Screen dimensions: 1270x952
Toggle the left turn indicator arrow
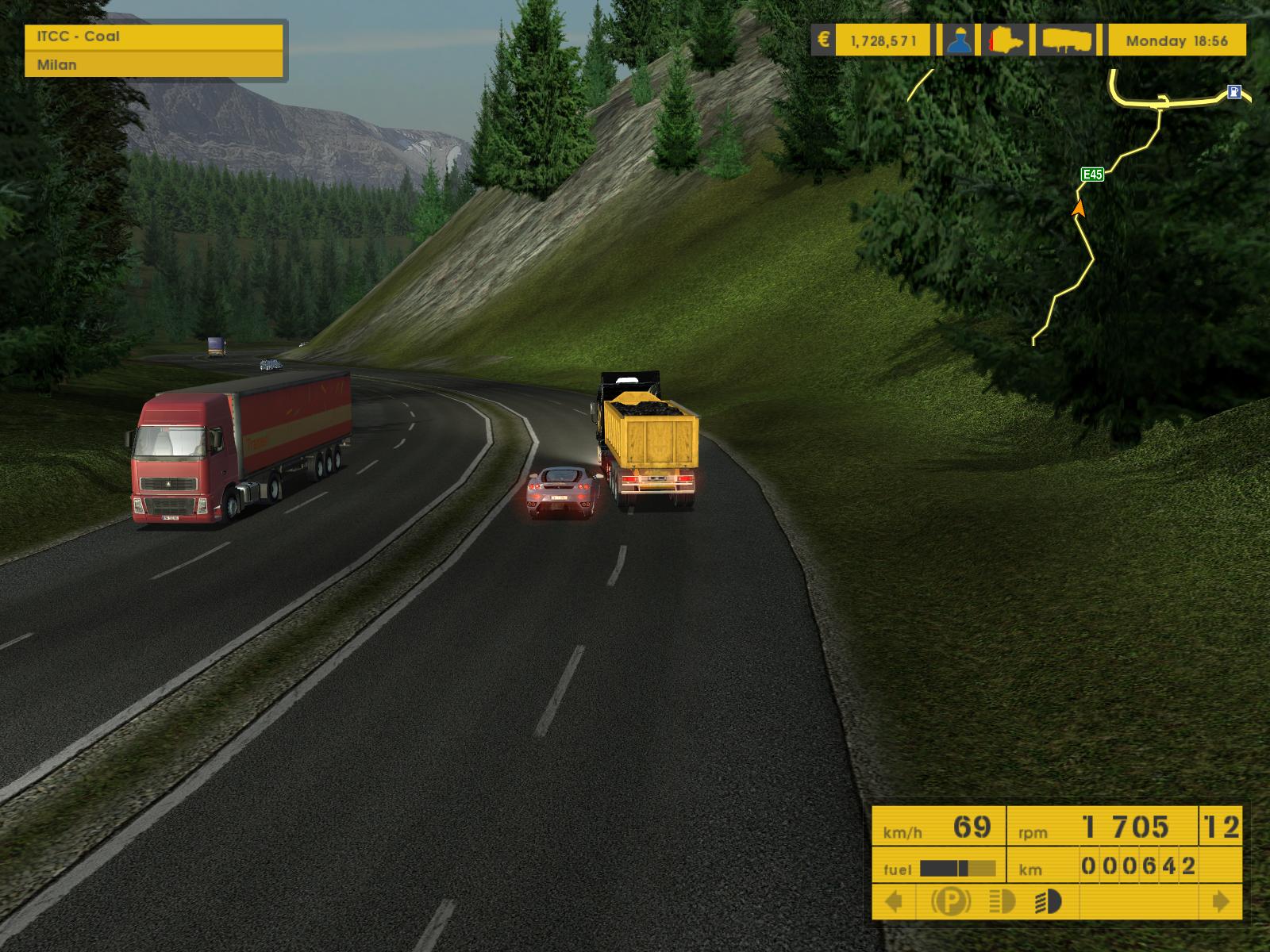(x=894, y=902)
